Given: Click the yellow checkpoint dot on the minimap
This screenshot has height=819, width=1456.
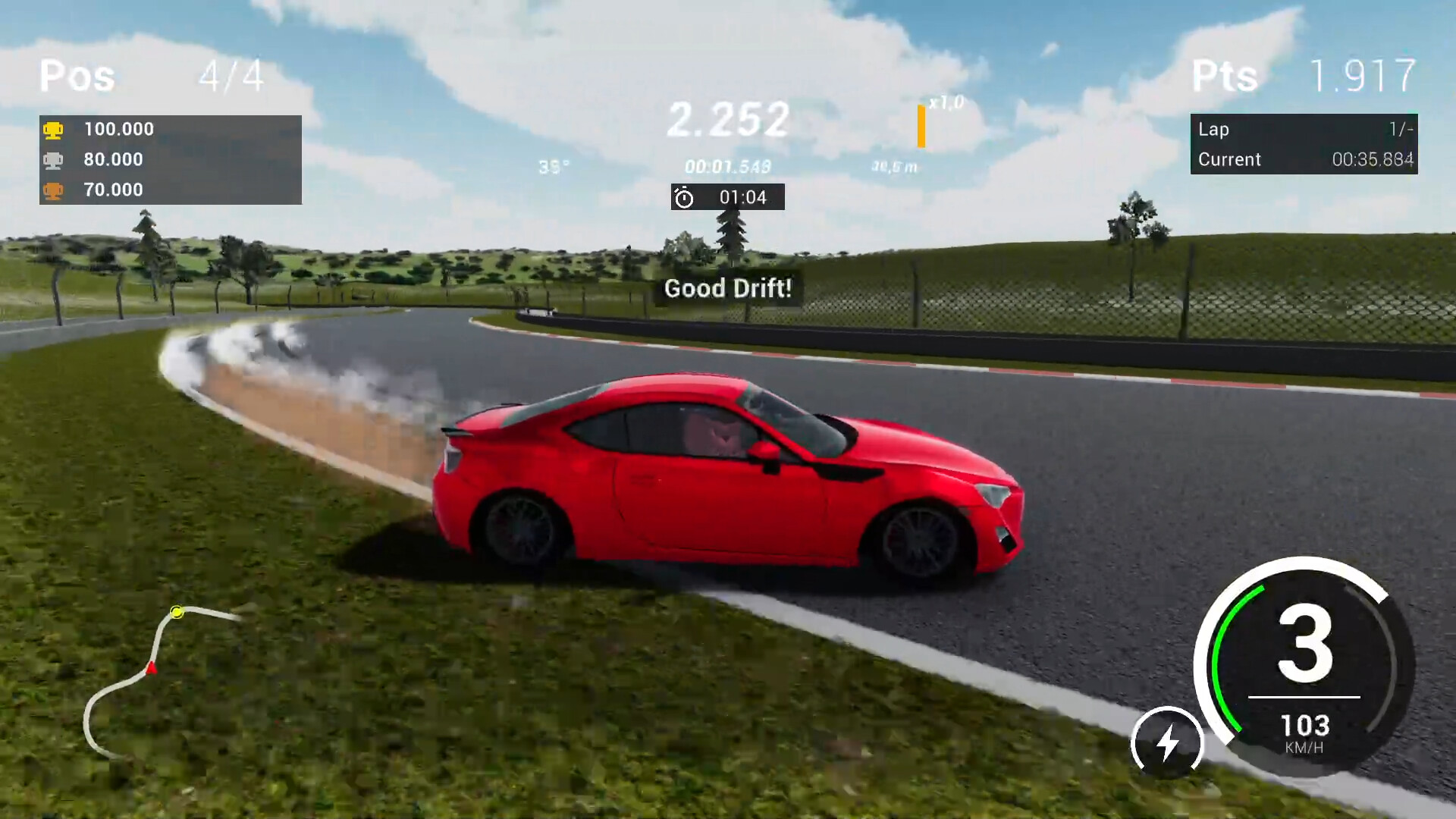Looking at the screenshot, I should pos(177,612).
